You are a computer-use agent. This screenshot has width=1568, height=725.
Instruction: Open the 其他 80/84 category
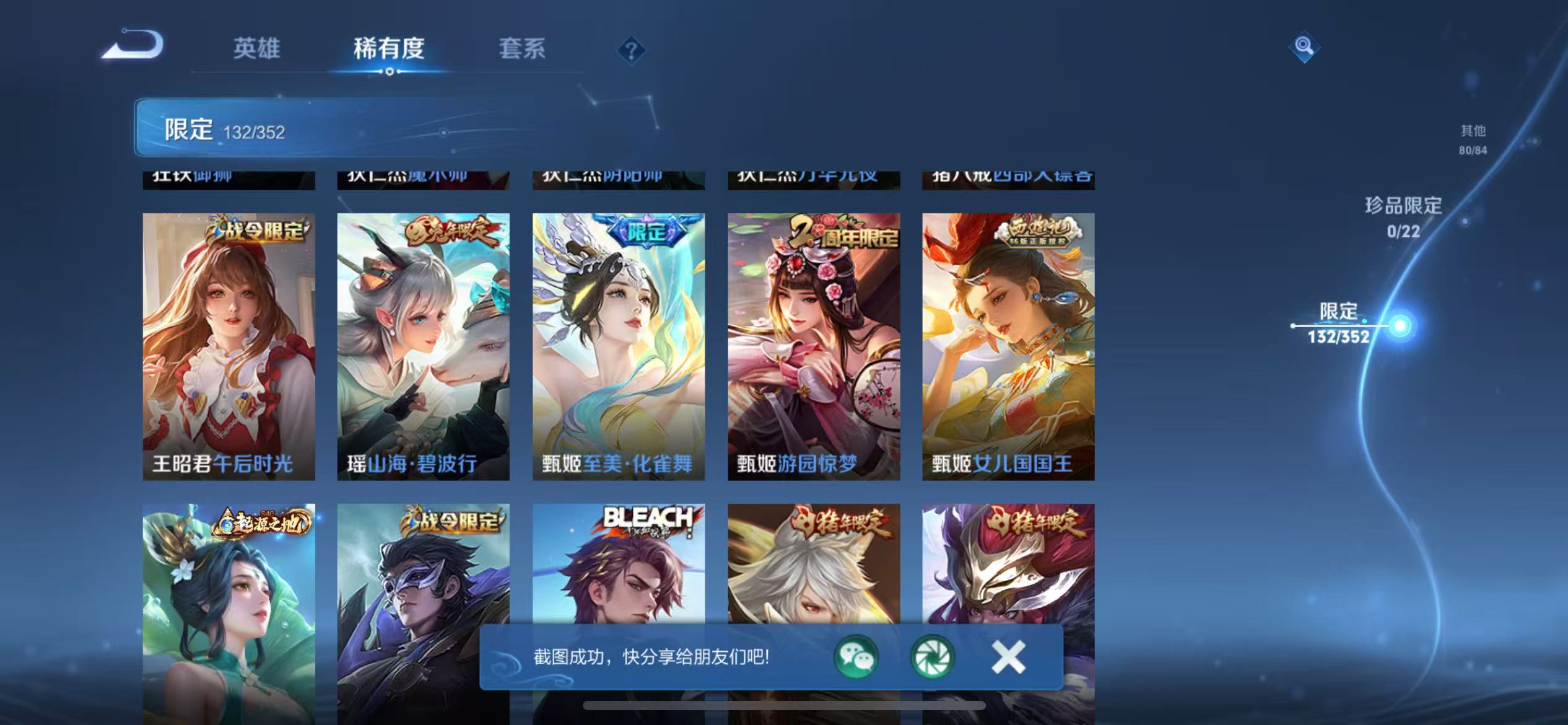point(1472,139)
